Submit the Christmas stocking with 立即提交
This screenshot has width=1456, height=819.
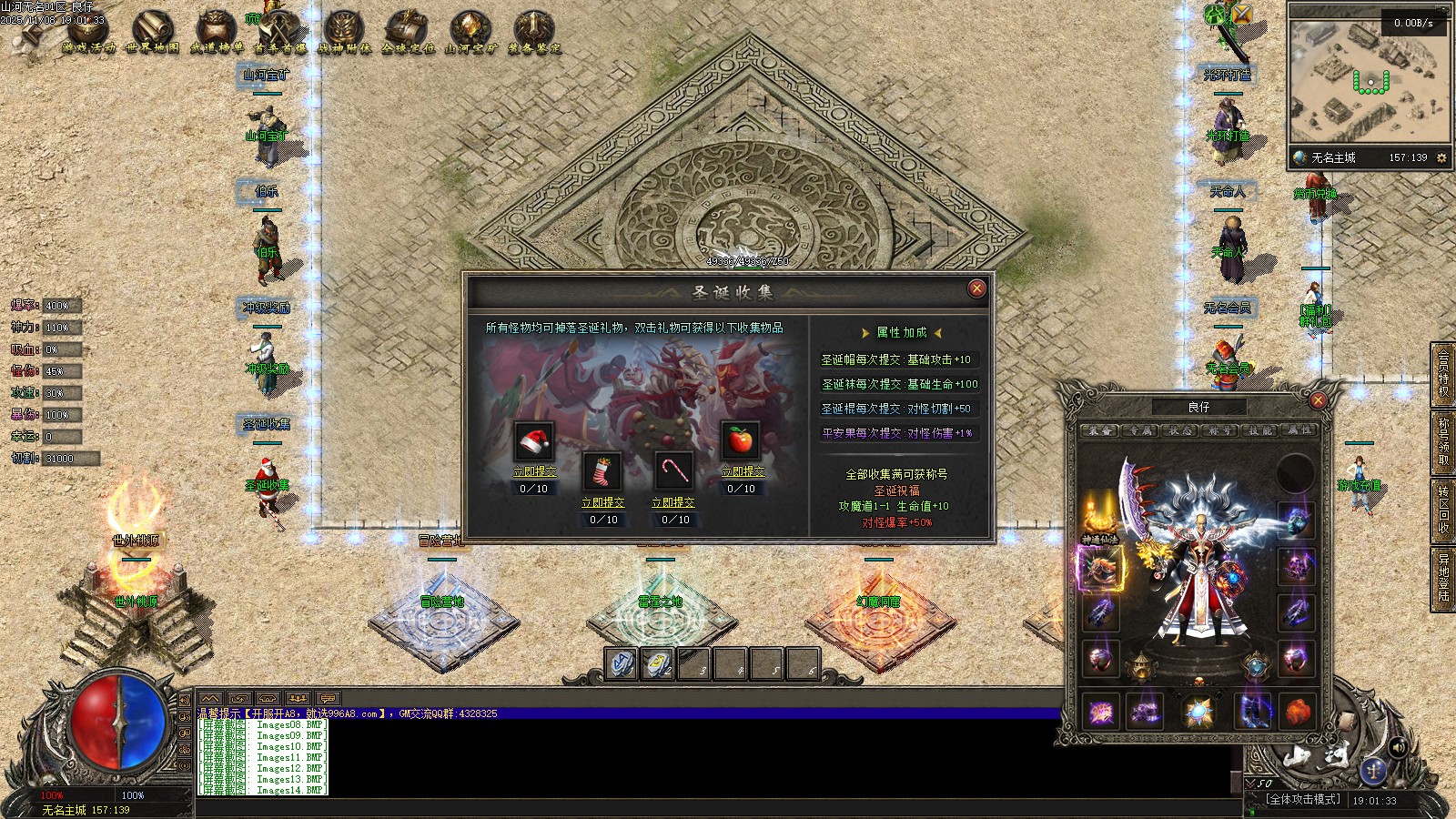click(602, 502)
